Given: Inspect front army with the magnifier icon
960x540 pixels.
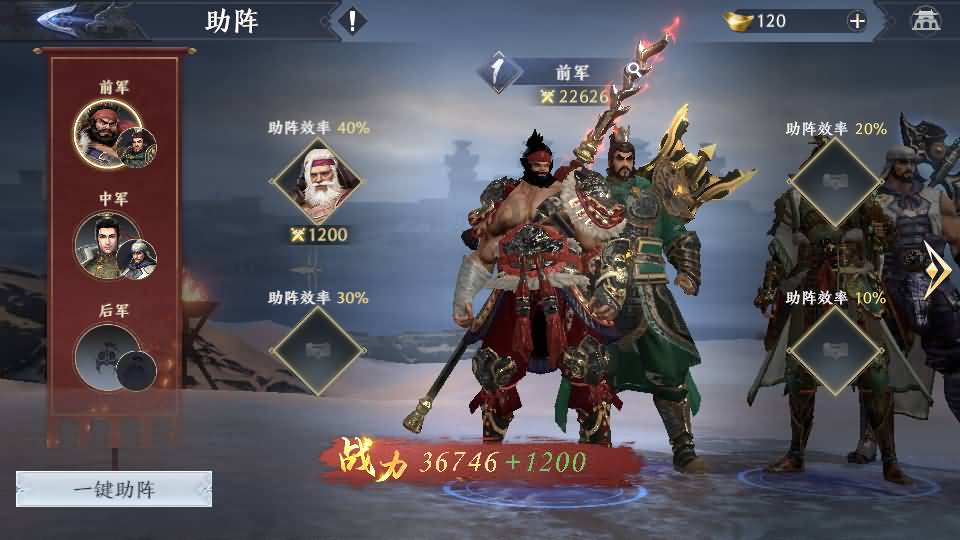Looking at the screenshot, I should [x=634, y=70].
